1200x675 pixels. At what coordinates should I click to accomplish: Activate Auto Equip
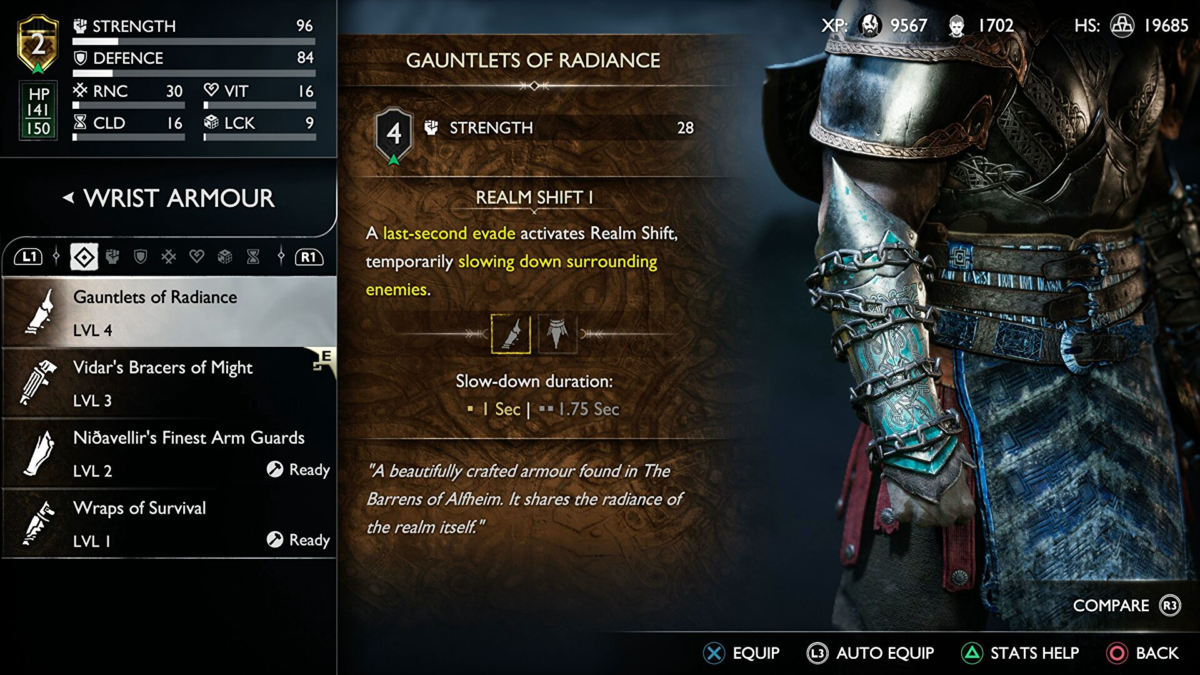[x=870, y=653]
